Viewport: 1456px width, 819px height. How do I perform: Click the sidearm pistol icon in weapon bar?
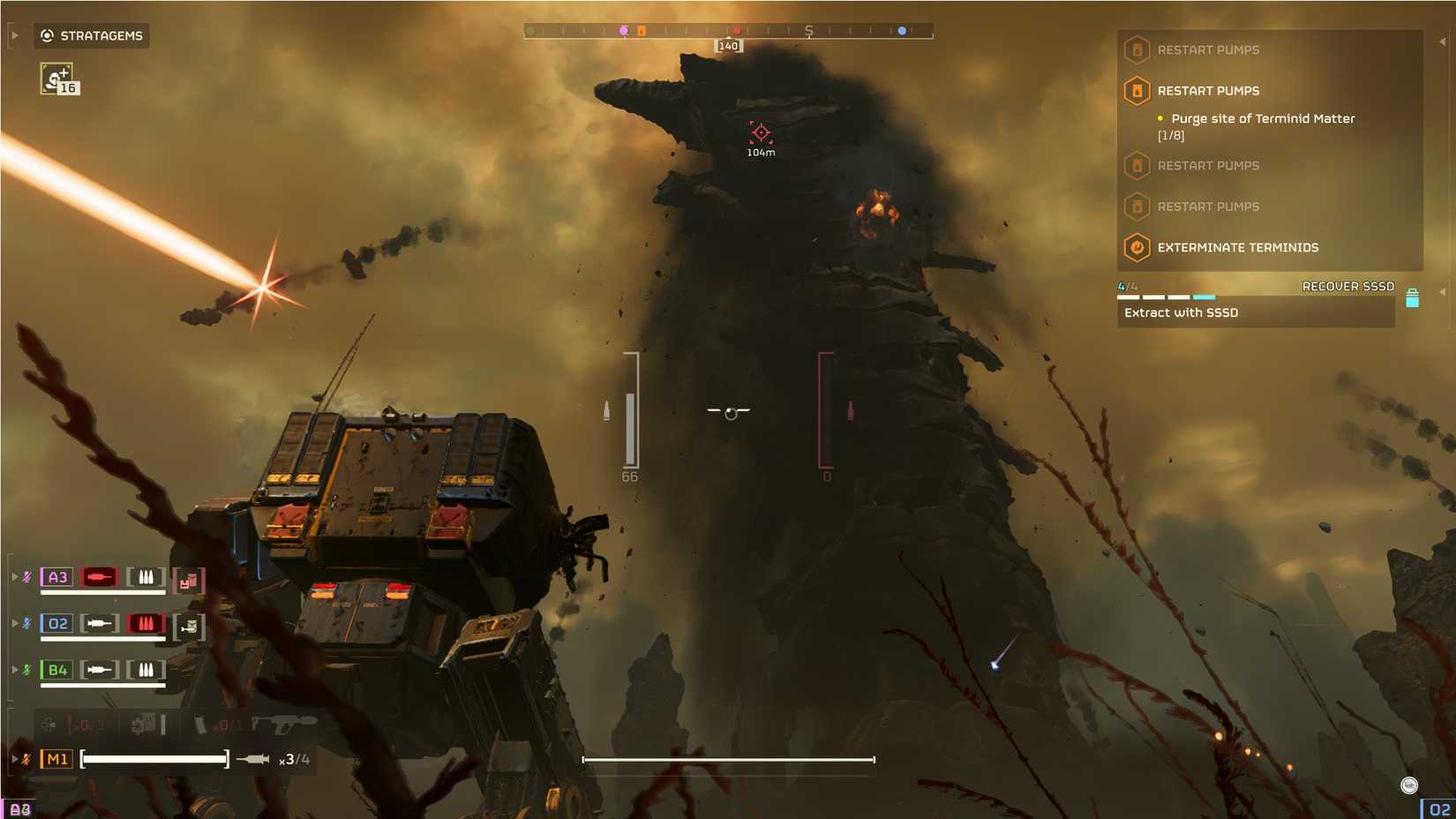[284, 725]
